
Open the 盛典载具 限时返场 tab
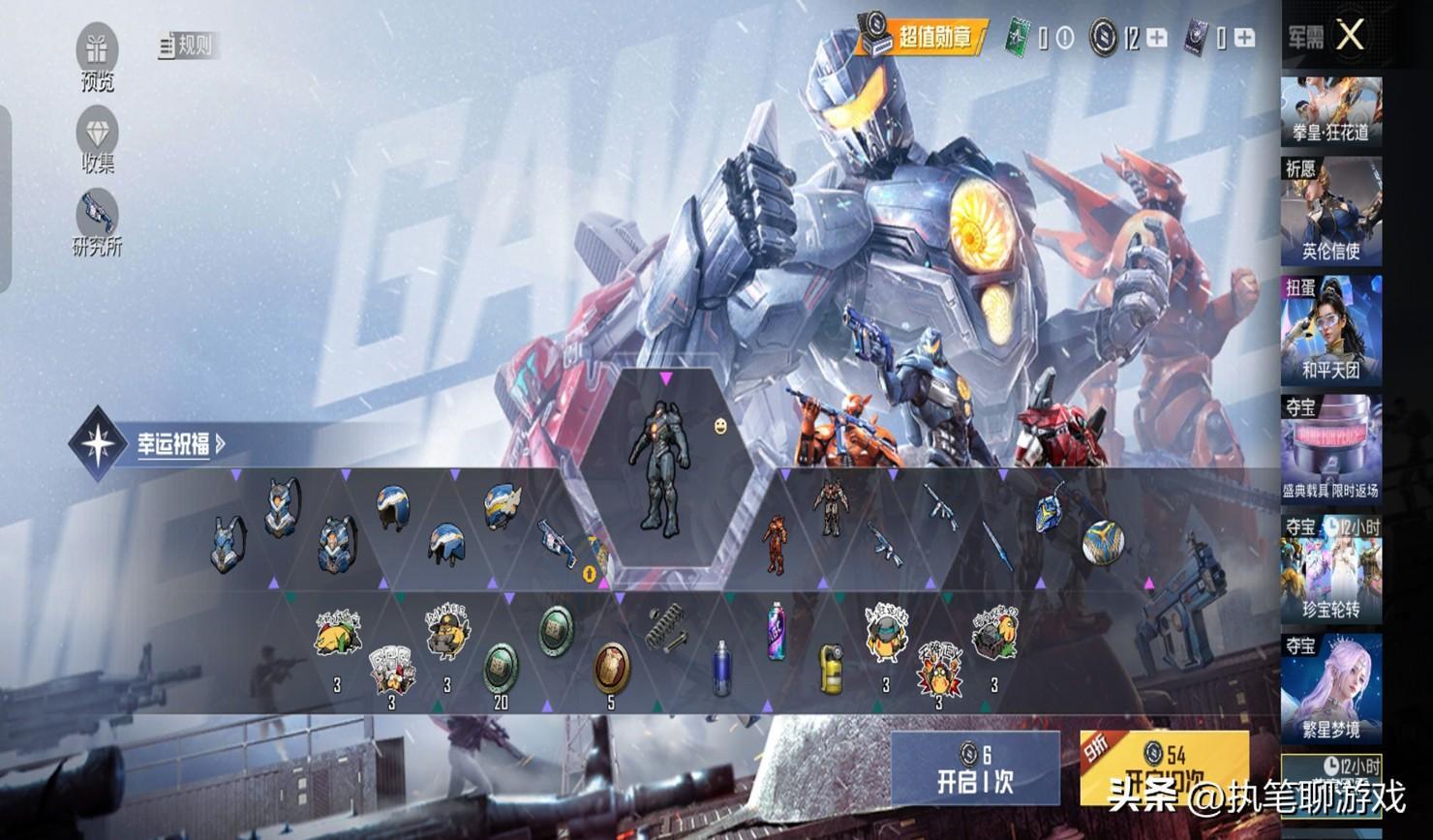tap(1331, 450)
